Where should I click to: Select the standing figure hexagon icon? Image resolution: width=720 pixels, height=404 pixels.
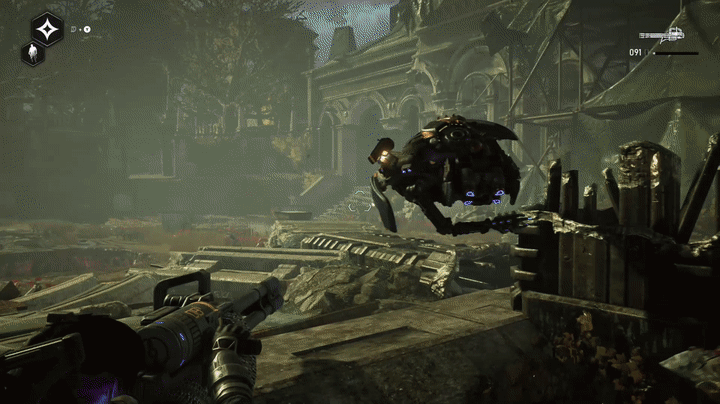[32, 54]
